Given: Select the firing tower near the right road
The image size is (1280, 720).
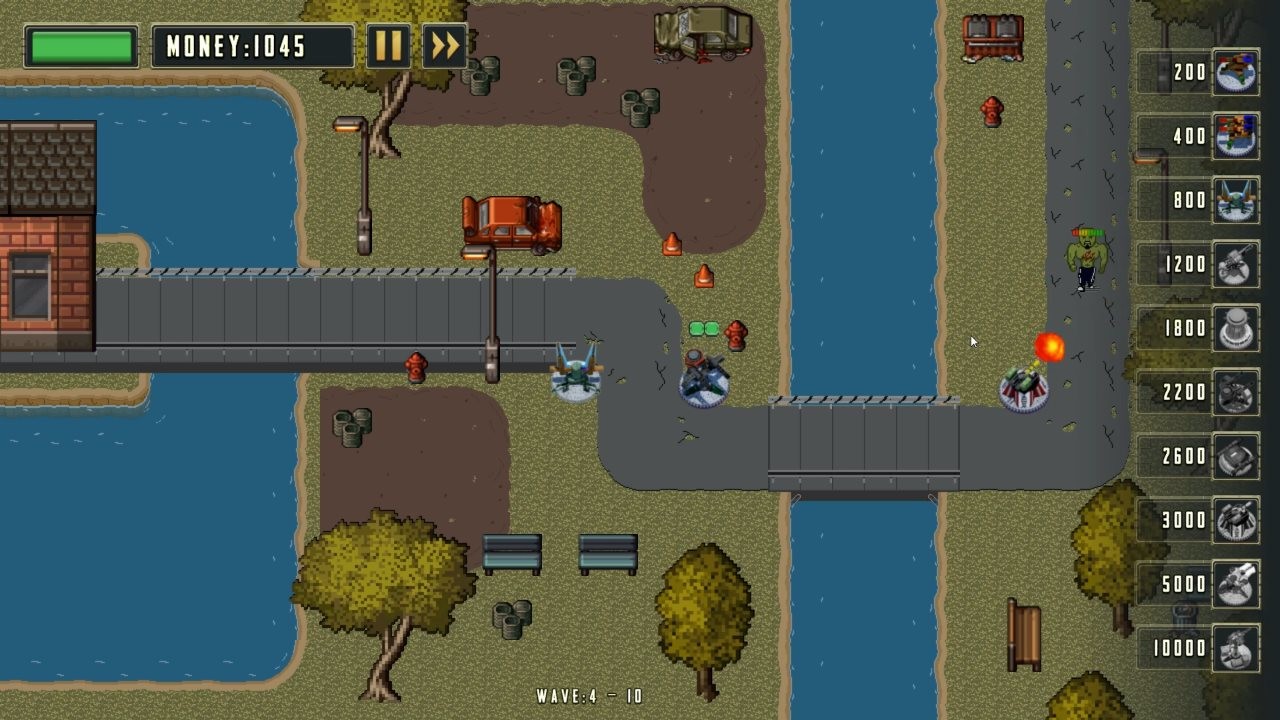Looking at the screenshot, I should [x=1022, y=388].
